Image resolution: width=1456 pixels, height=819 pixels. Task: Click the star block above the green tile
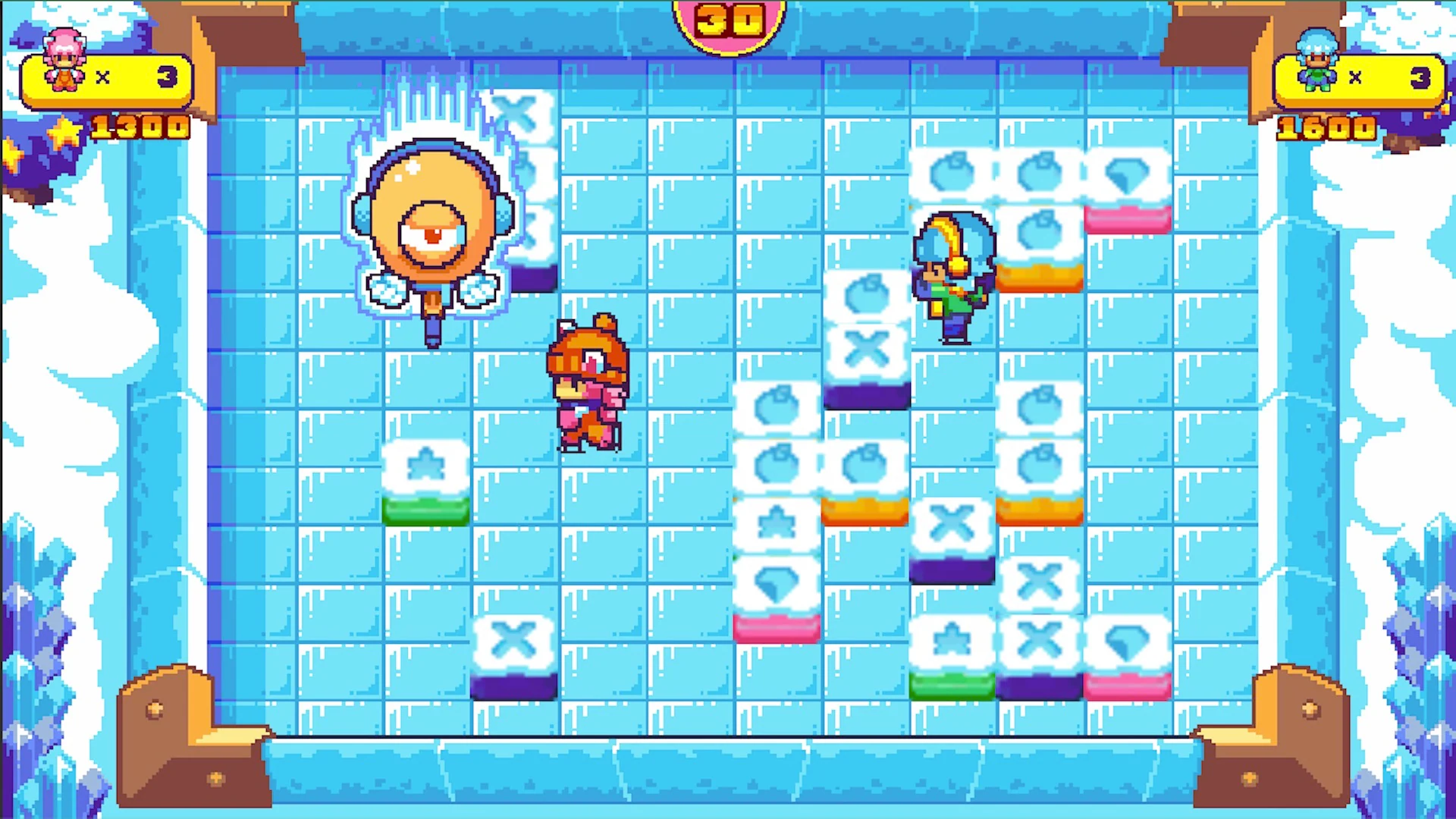pos(425,466)
